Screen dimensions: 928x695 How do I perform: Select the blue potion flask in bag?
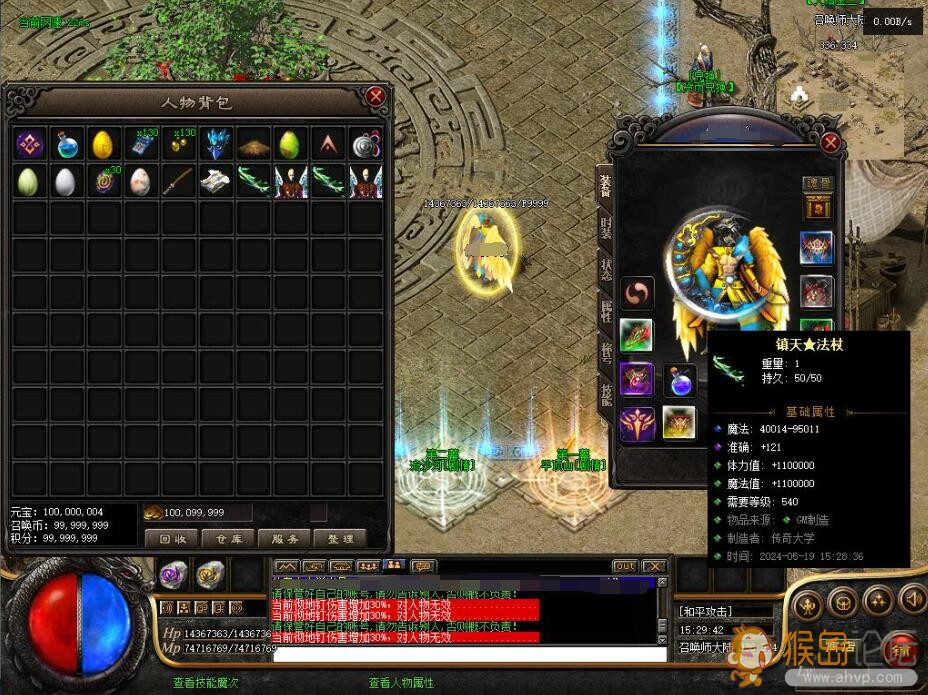(x=67, y=144)
